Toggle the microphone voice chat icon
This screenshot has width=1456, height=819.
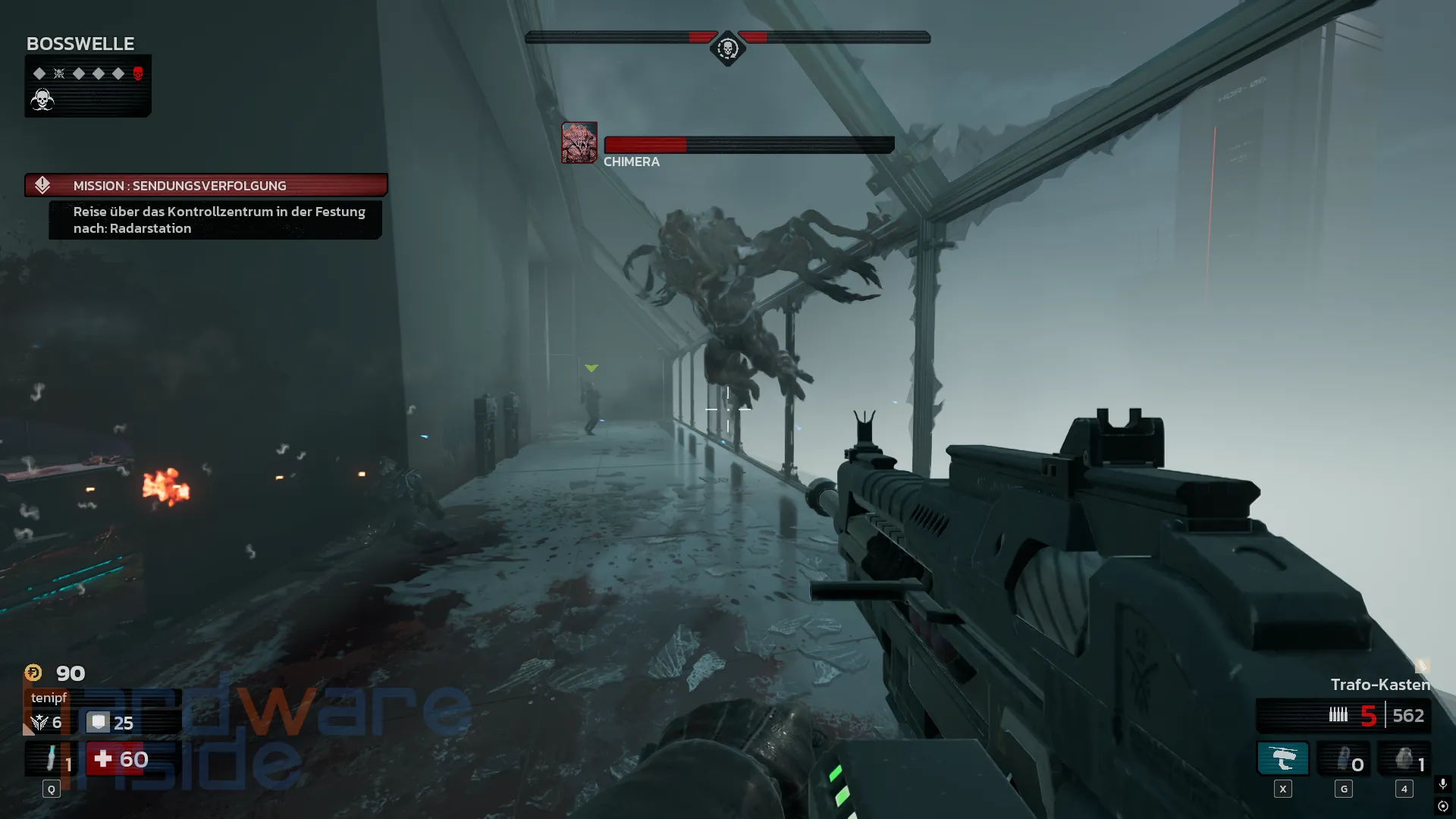(x=1443, y=783)
